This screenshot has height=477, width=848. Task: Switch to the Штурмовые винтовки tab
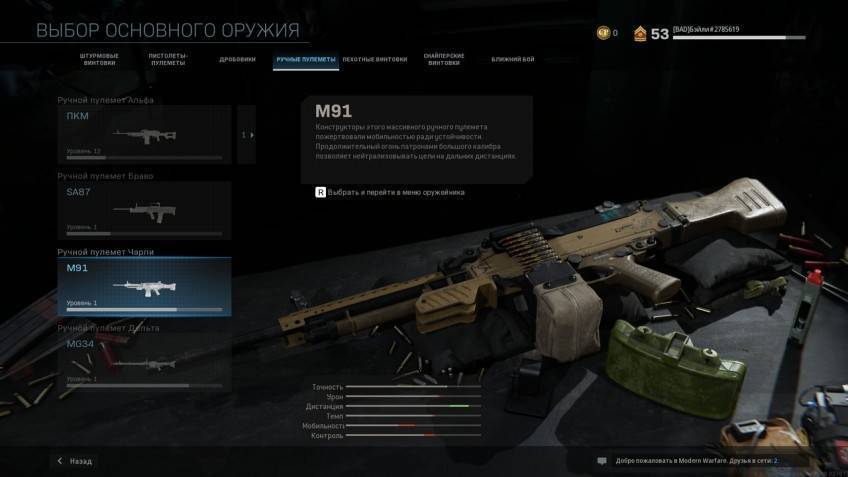(99, 60)
